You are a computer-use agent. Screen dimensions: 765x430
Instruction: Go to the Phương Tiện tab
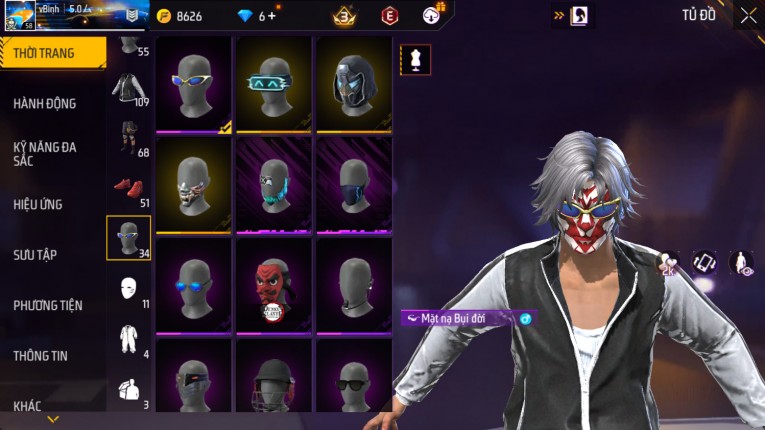[x=48, y=305]
